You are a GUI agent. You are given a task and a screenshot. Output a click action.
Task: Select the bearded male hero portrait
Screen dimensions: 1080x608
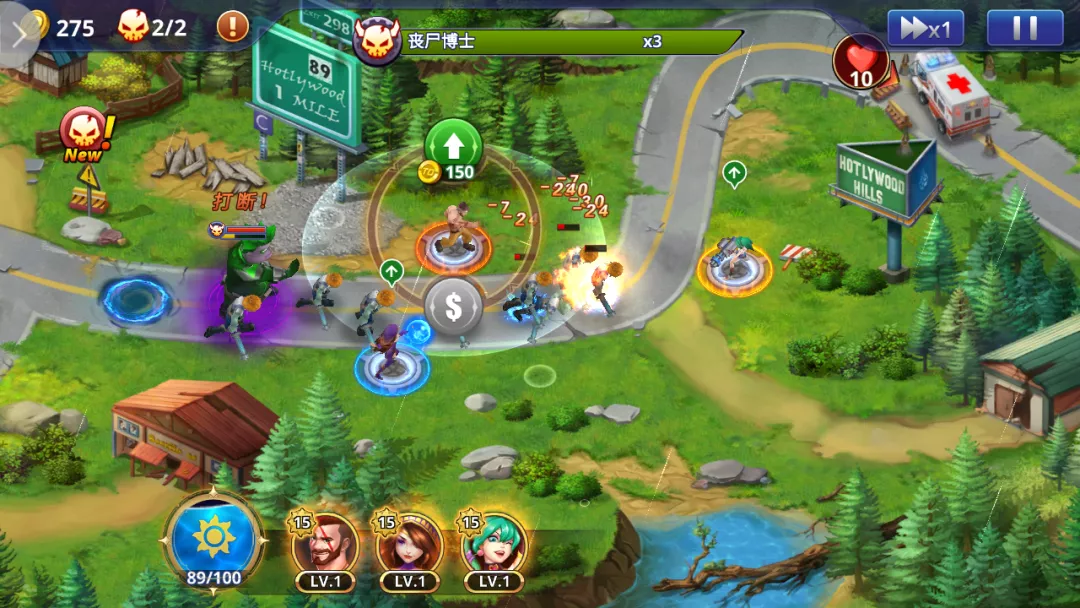pyautogui.click(x=325, y=545)
